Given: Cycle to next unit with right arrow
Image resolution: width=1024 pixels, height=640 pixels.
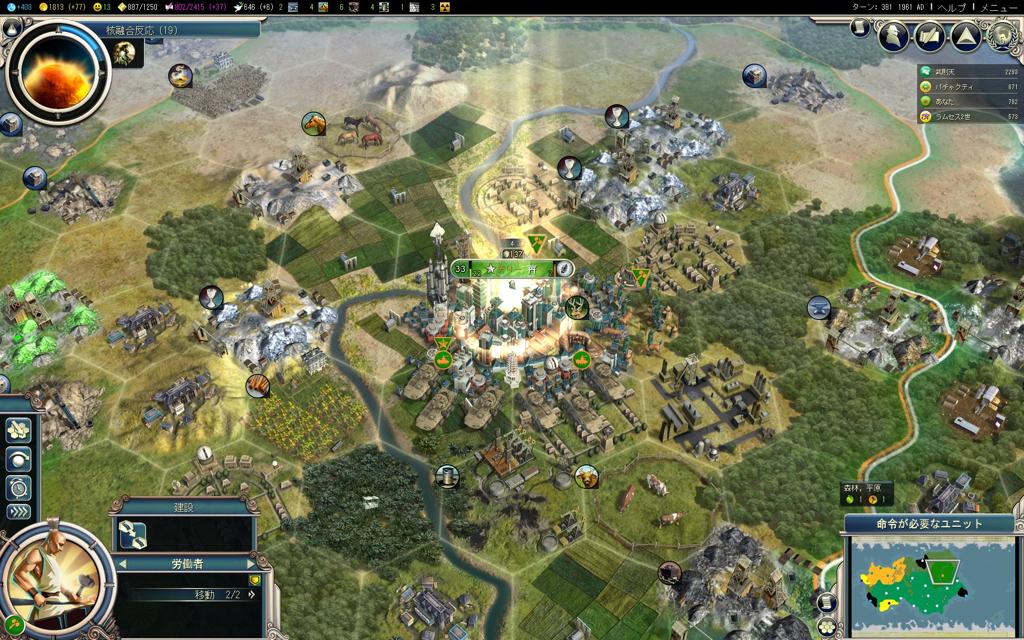Looking at the screenshot, I should pyautogui.click(x=249, y=563).
